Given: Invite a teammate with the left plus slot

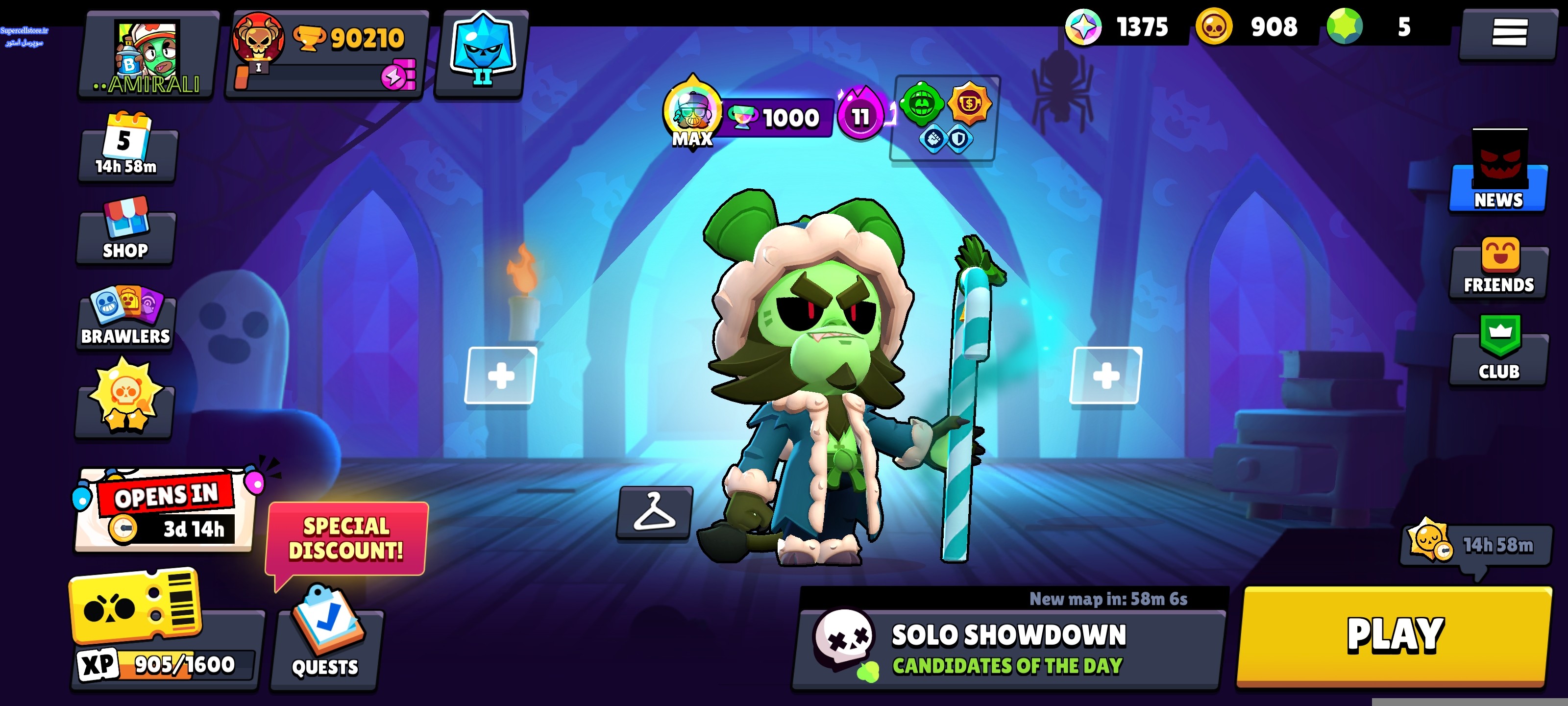Looking at the screenshot, I should tap(500, 375).
